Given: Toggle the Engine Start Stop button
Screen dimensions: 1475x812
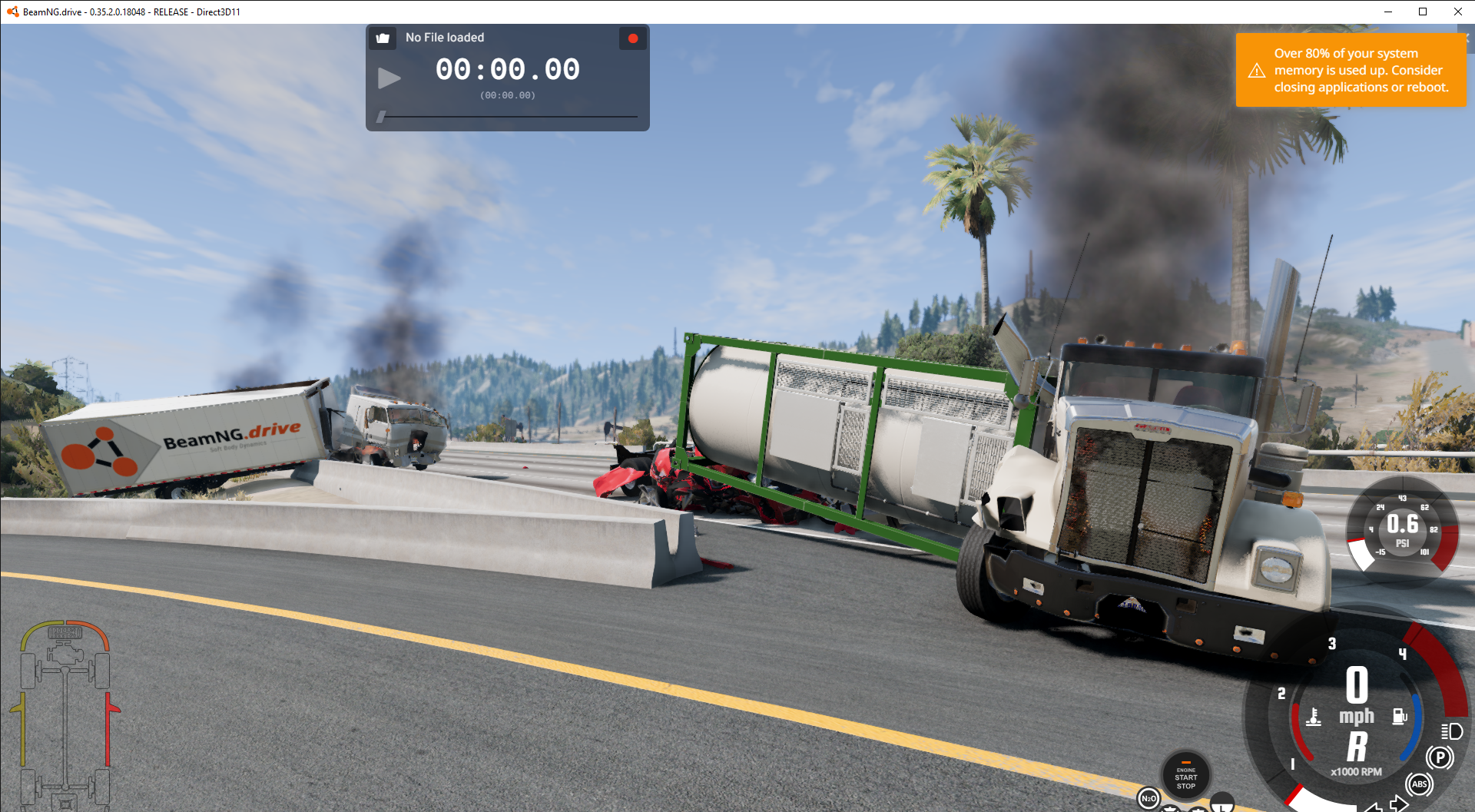Looking at the screenshot, I should click(1185, 776).
